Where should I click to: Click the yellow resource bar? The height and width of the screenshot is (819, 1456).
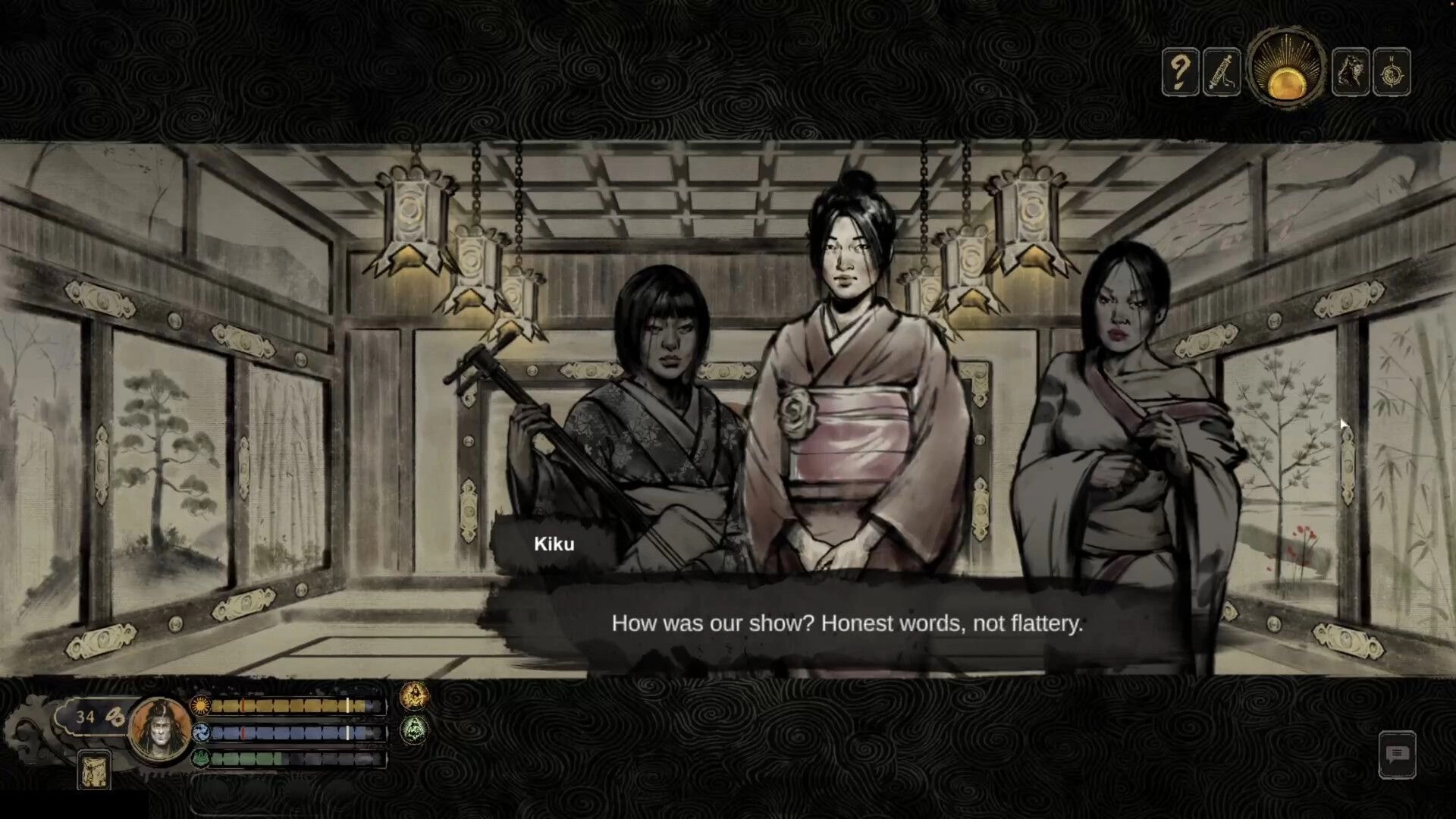[288, 707]
